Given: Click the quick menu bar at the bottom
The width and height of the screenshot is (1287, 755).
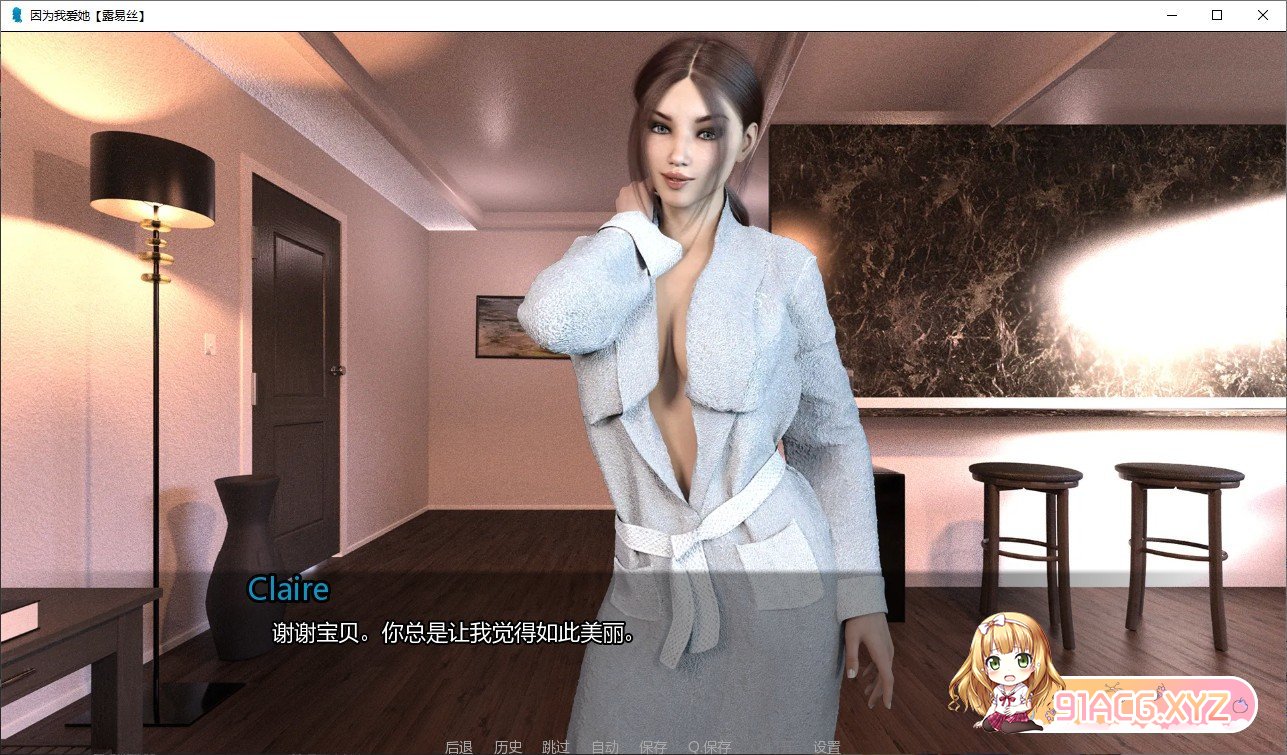Looking at the screenshot, I should pyautogui.click(x=640, y=746).
